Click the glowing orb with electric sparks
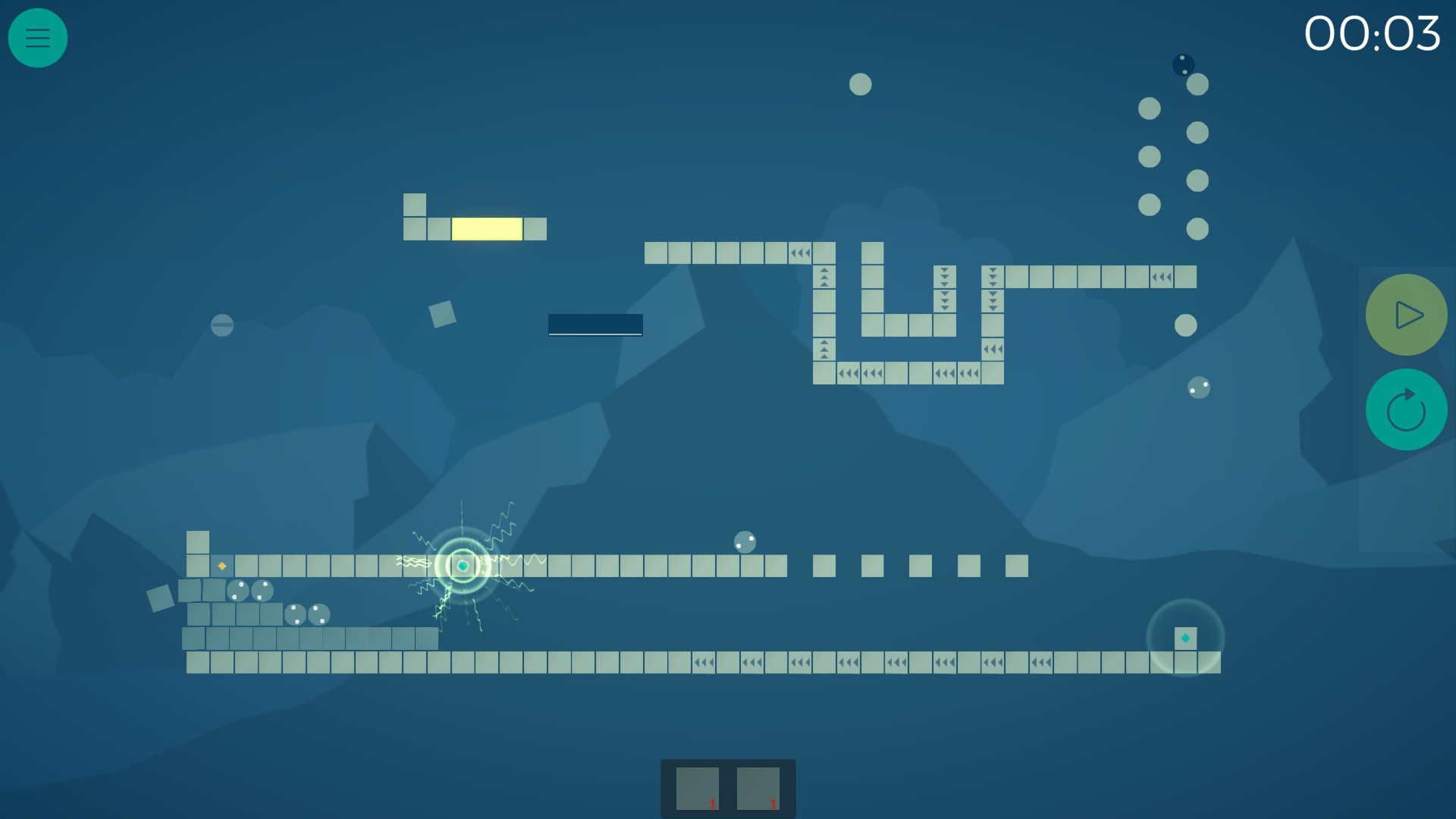 coord(461,564)
